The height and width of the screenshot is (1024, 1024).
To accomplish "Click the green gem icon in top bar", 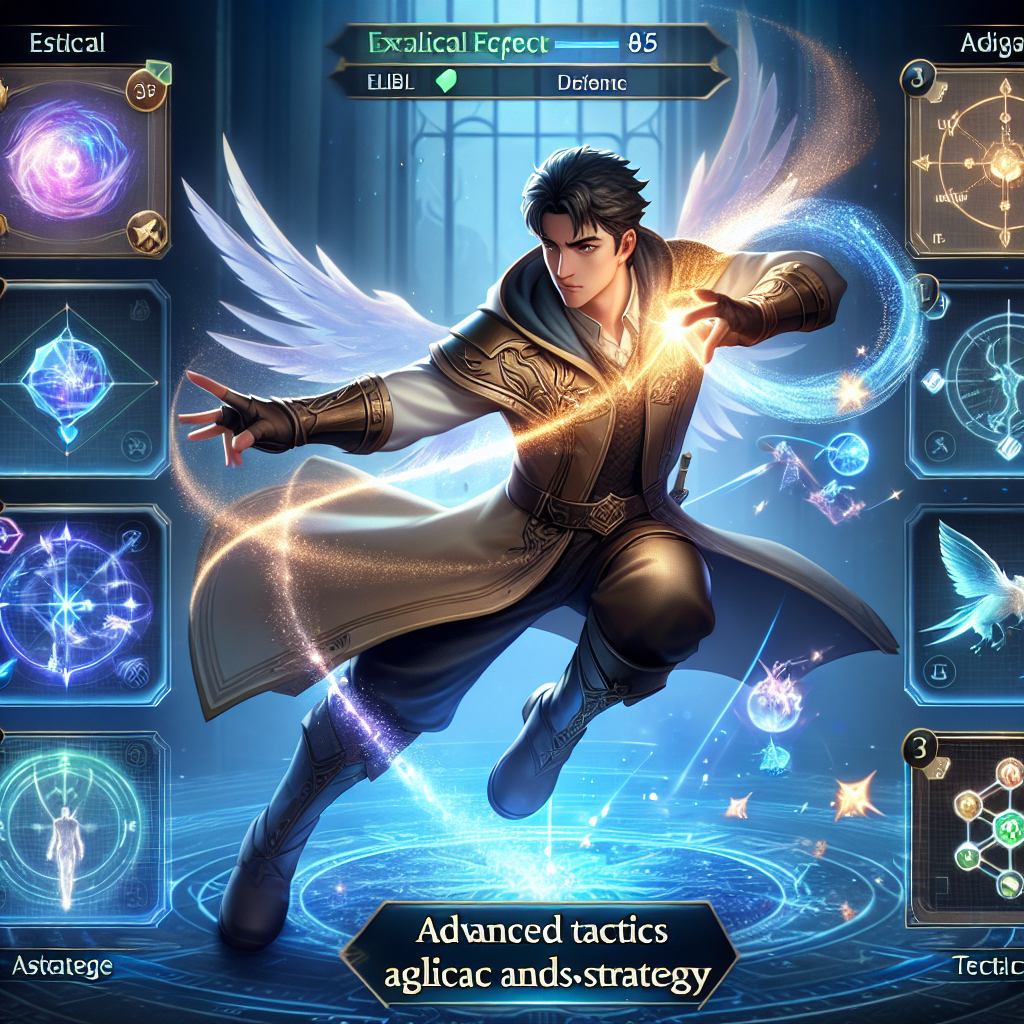I will tap(446, 83).
